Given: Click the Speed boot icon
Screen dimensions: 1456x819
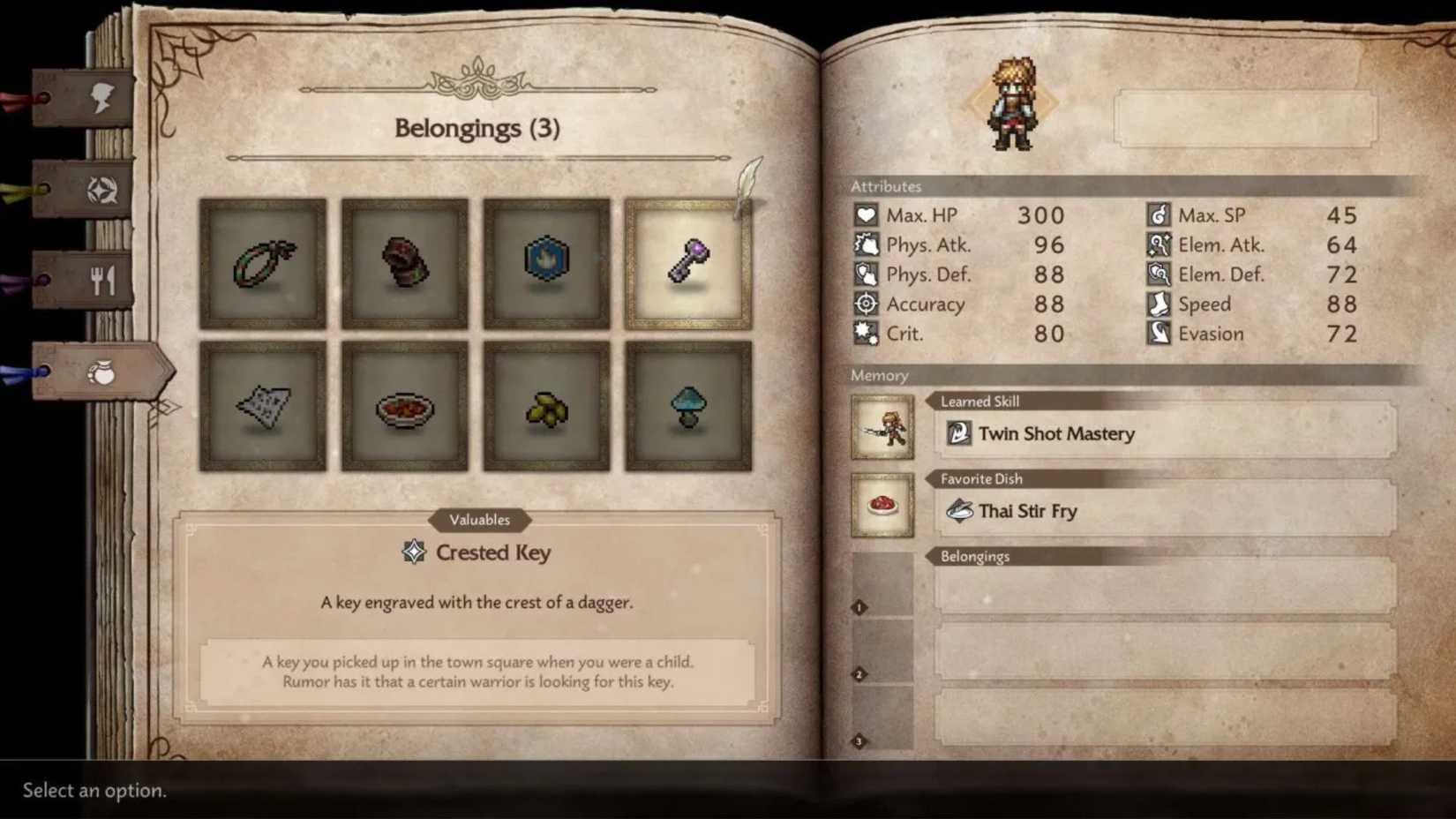Looking at the screenshot, I should (1159, 304).
